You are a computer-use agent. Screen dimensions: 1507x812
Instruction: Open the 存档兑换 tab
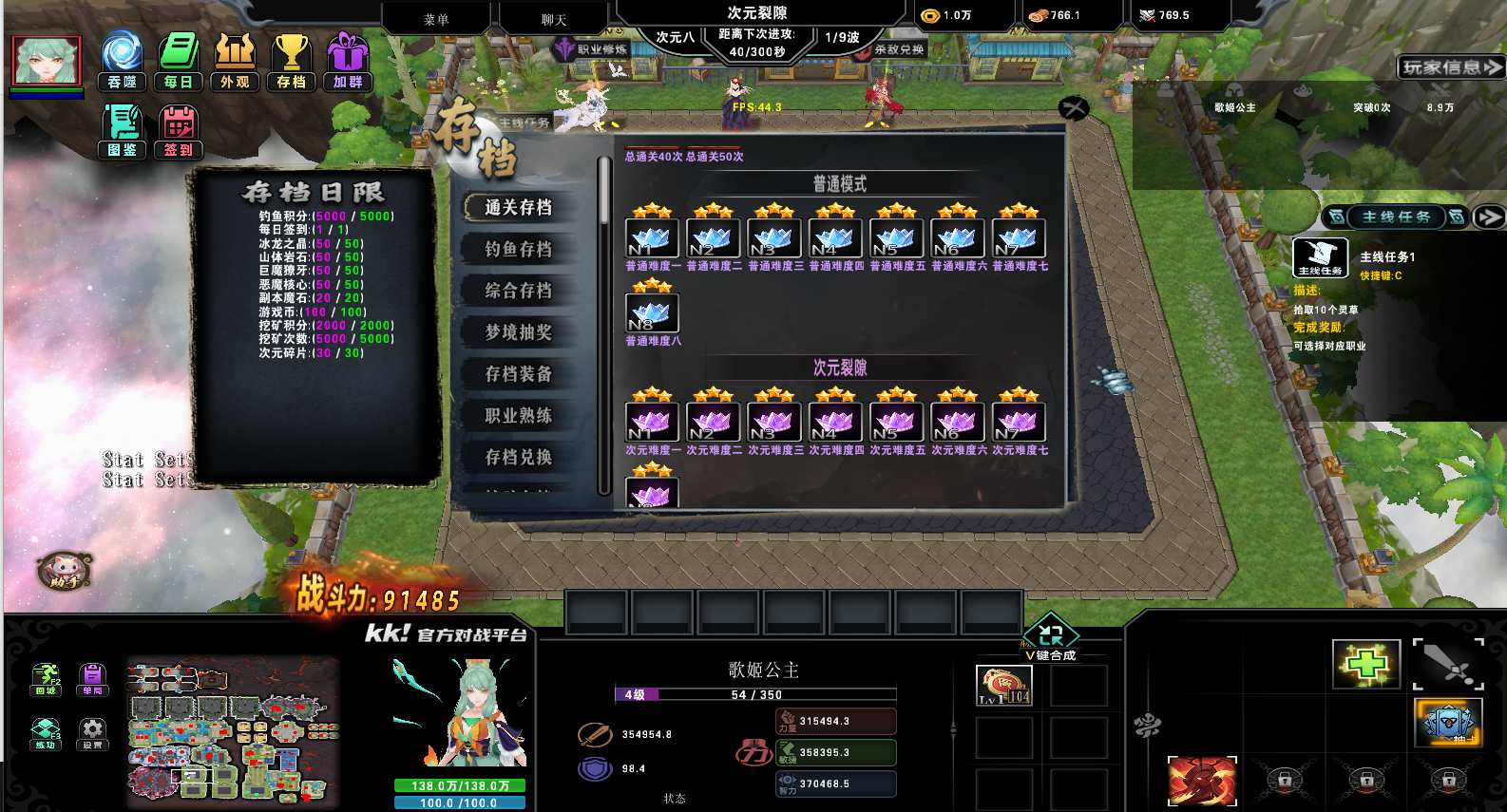pos(519,457)
